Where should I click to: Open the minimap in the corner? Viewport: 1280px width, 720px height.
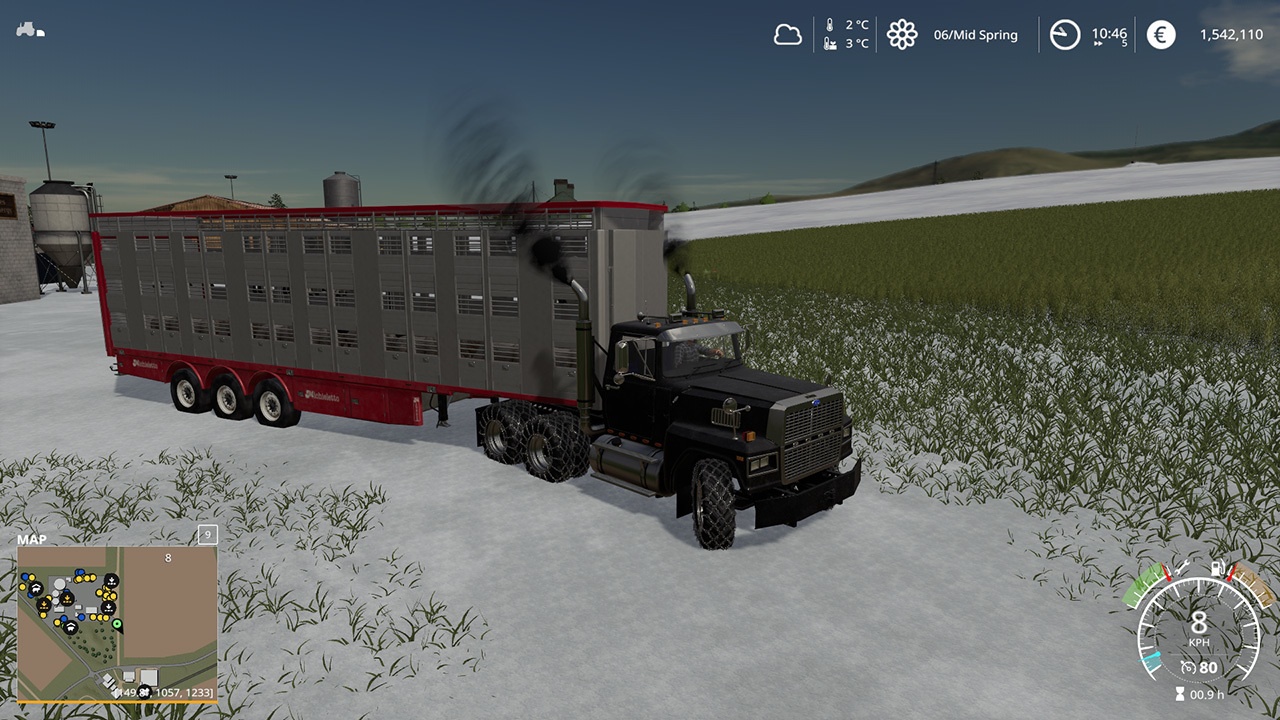click(117, 622)
